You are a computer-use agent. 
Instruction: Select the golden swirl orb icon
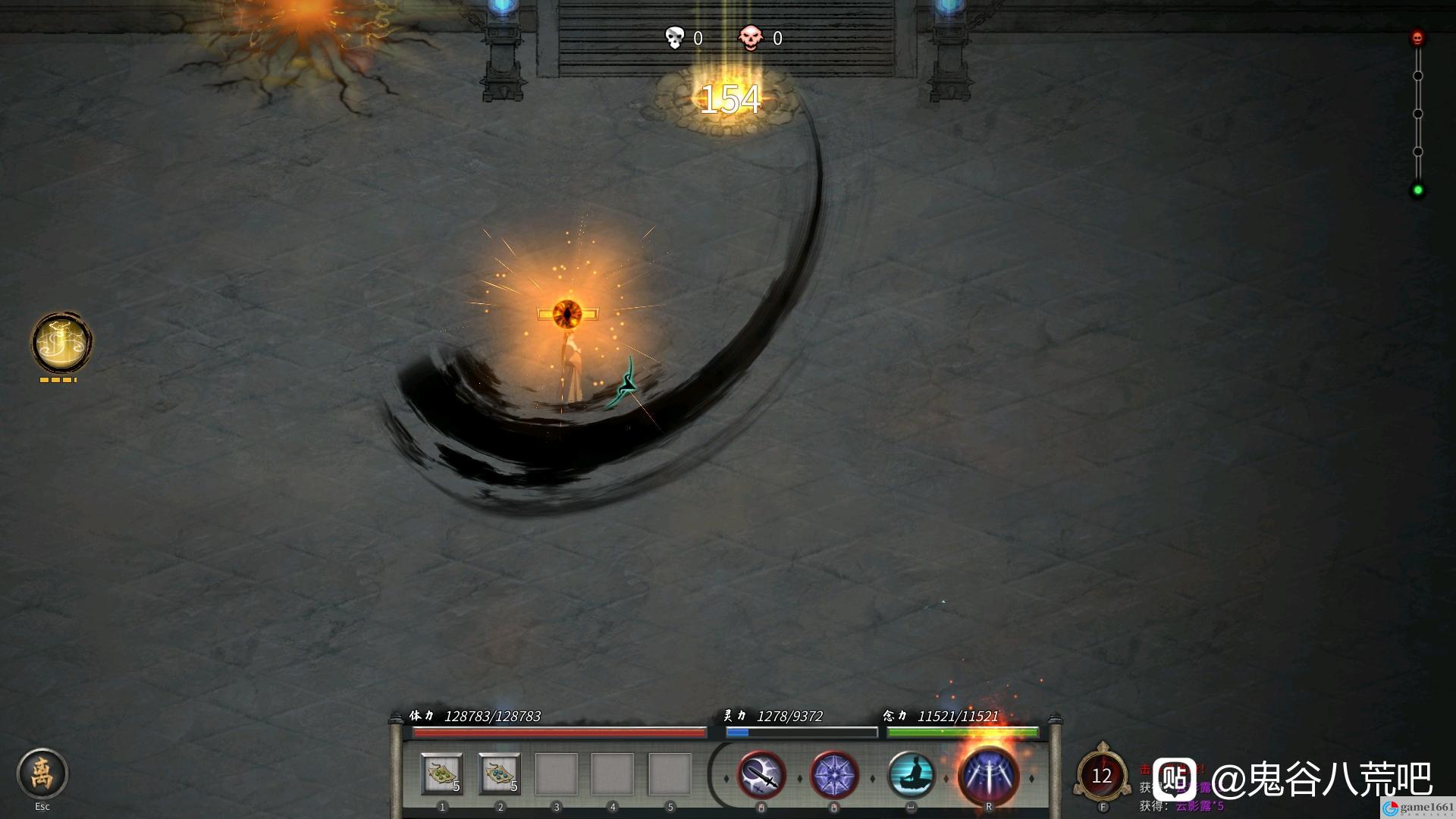pyautogui.click(x=61, y=343)
